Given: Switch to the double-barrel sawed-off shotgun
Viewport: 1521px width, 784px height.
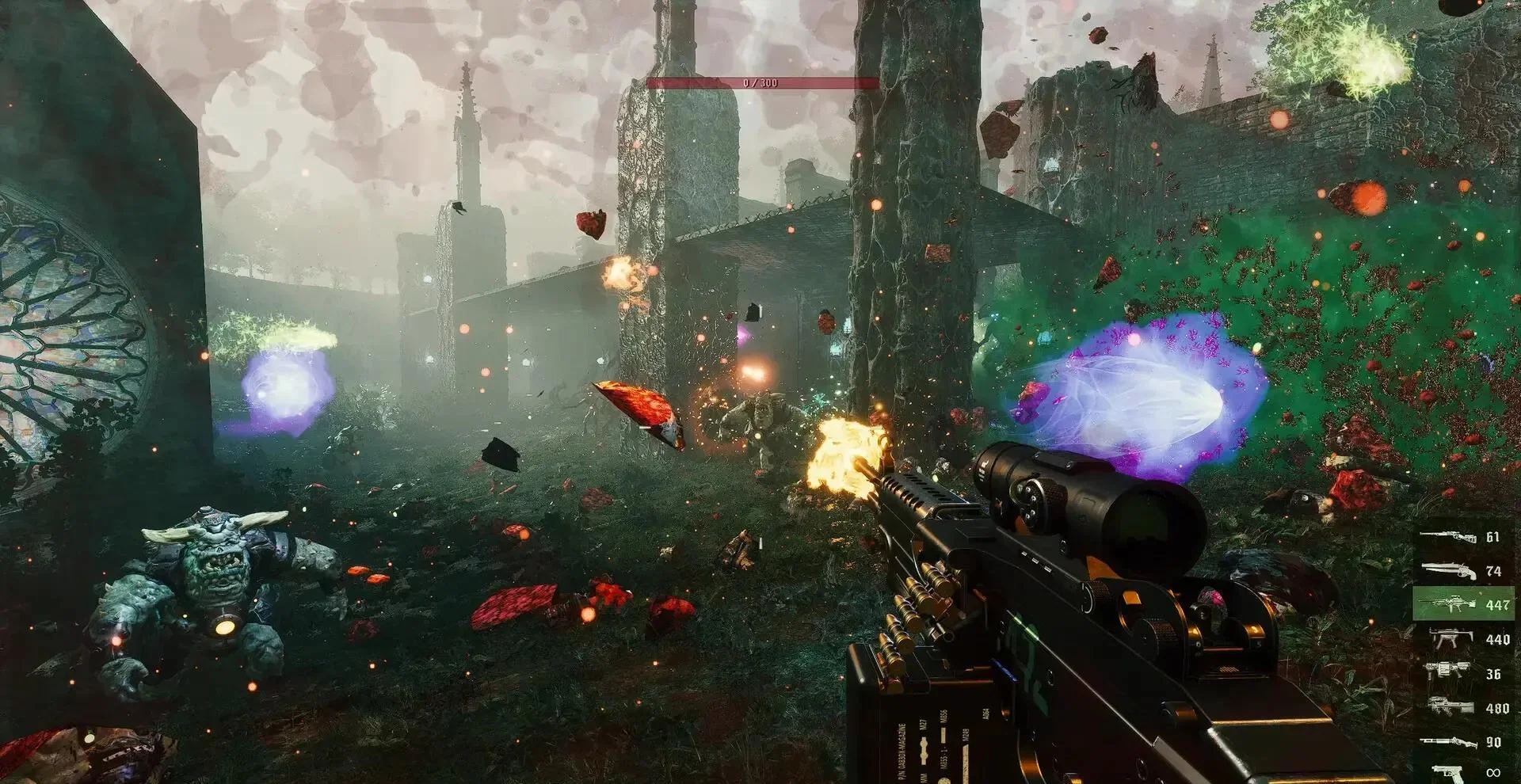Looking at the screenshot, I should click(1462, 571).
